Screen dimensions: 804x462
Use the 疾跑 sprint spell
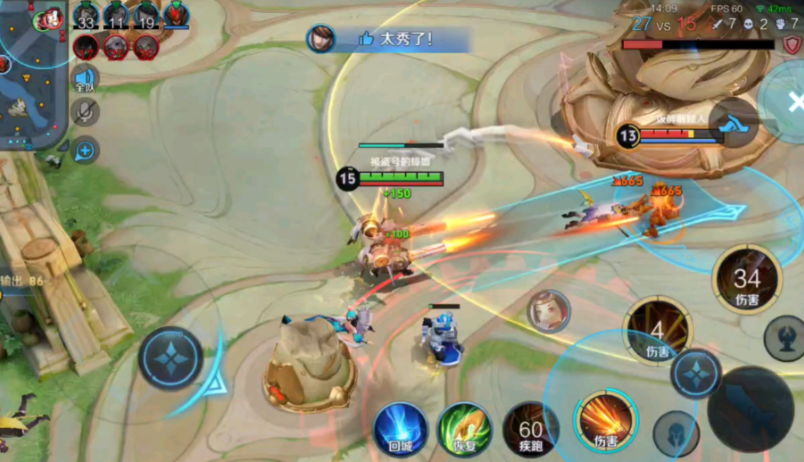coord(530,430)
